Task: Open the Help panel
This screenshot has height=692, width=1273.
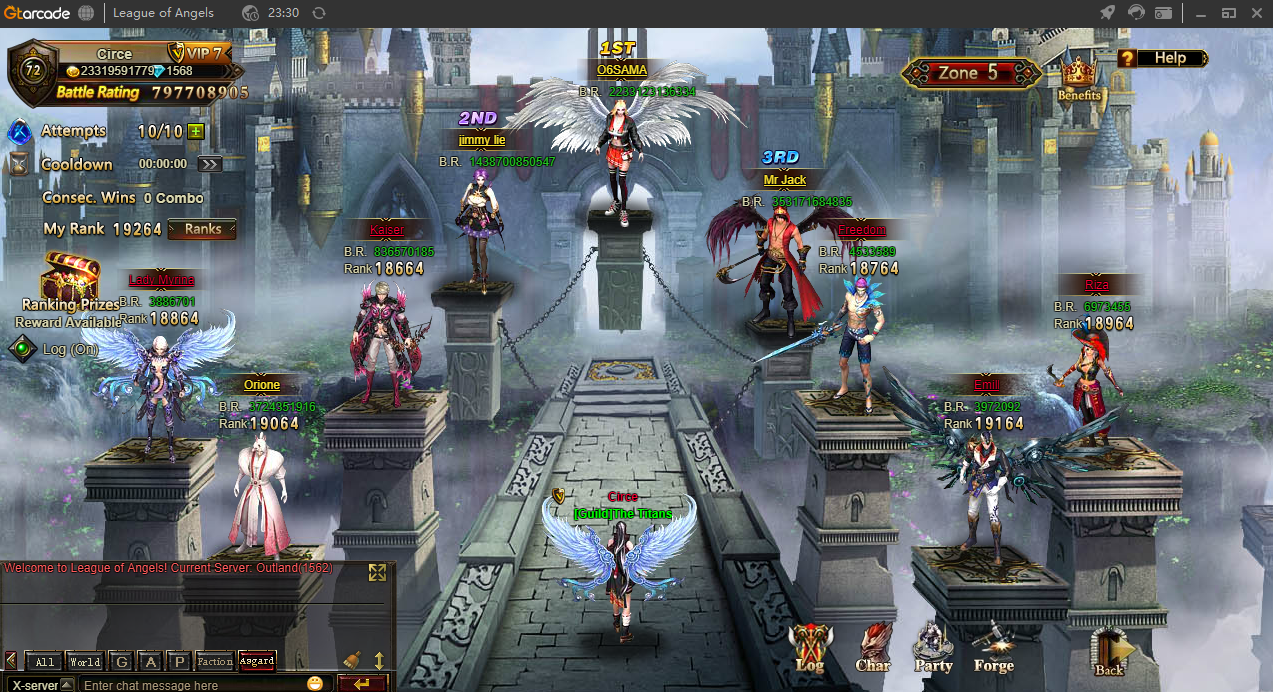Action: pos(1162,58)
